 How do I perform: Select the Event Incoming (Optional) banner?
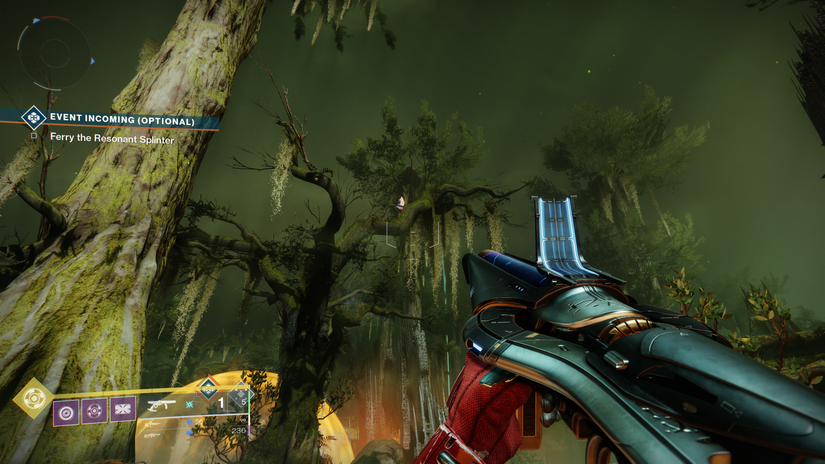pos(120,120)
